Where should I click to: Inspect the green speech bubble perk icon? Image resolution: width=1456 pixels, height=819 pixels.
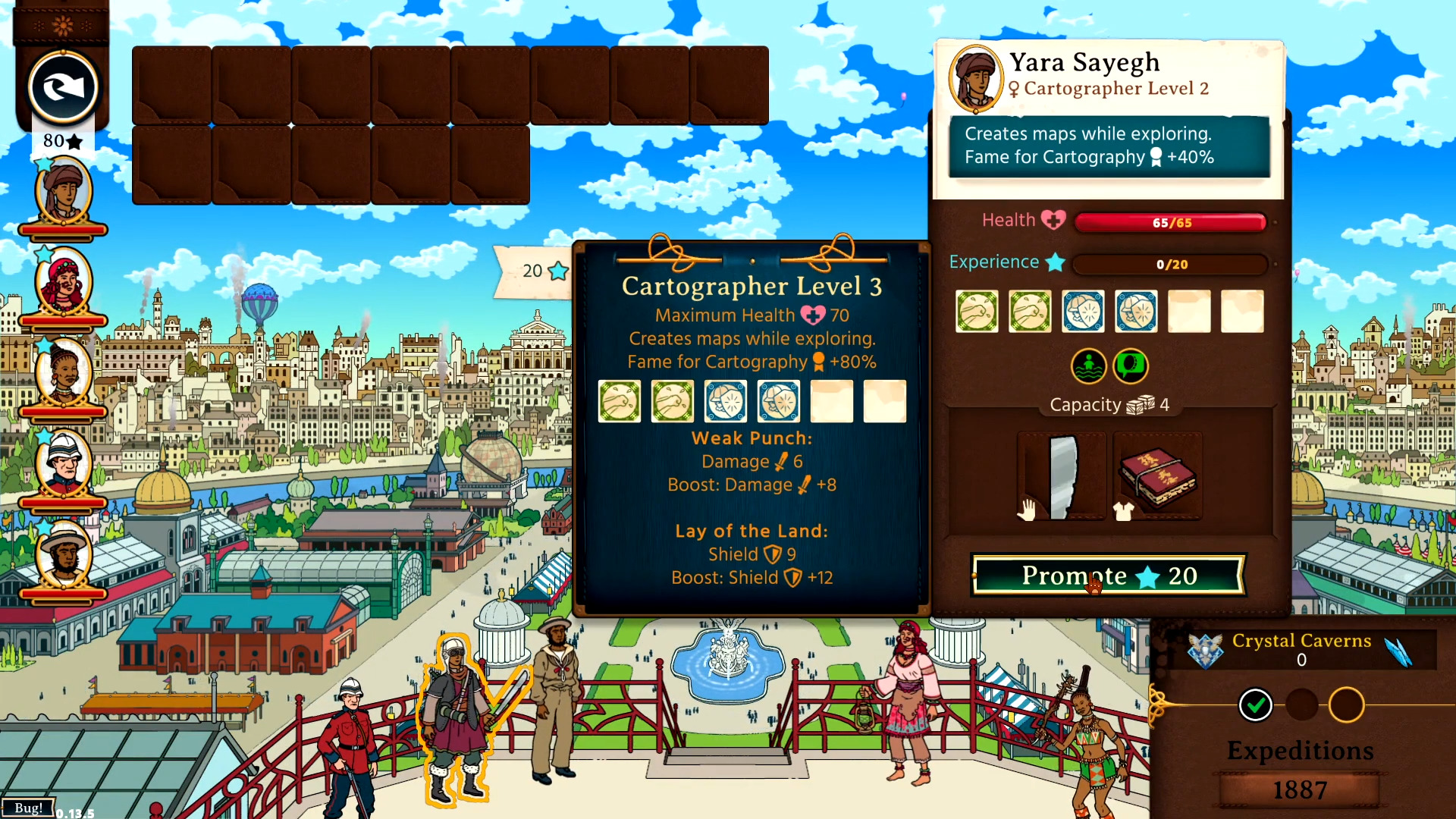coord(1130,366)
